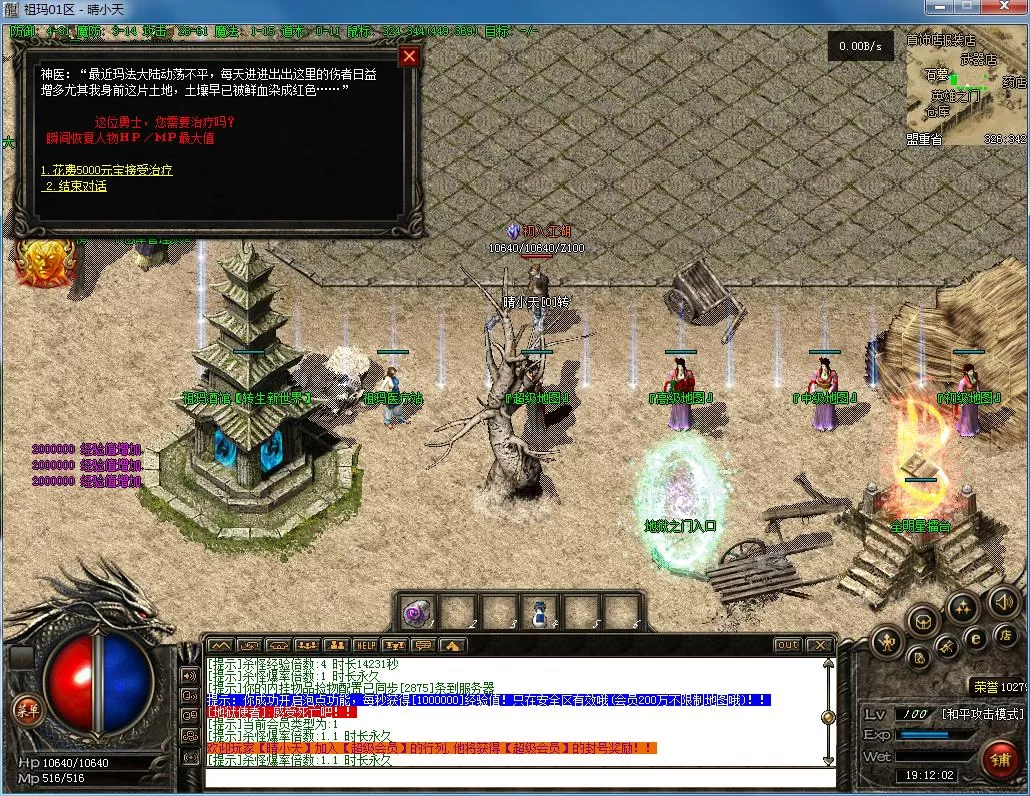This screenshot has height=796, width=1030.
Task: Click the 'out' button above the chat
Action: point(788,646)
